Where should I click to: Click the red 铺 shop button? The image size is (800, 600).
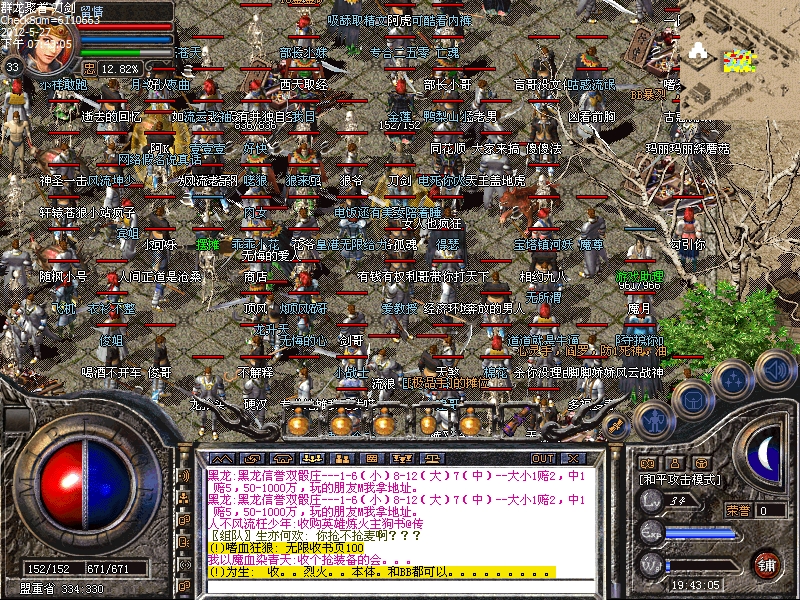[x=767, y=562]
